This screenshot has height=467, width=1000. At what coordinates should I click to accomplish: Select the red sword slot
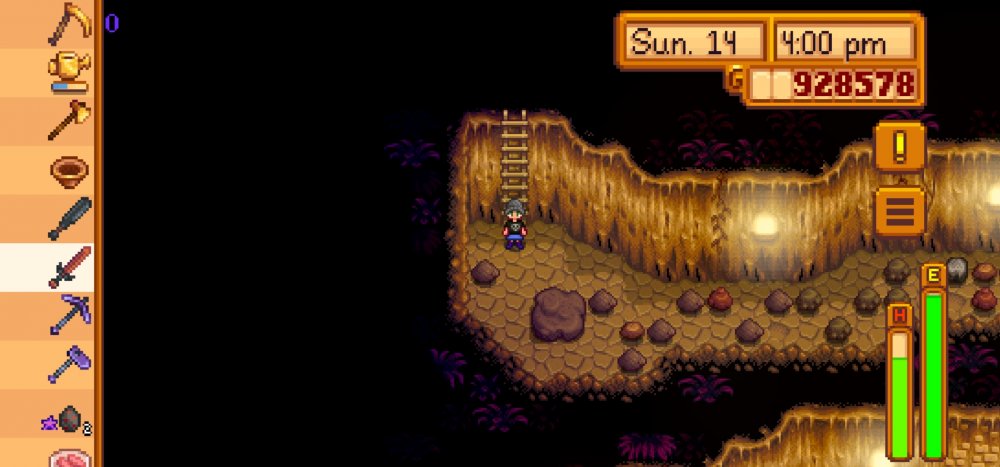[69, 267]
